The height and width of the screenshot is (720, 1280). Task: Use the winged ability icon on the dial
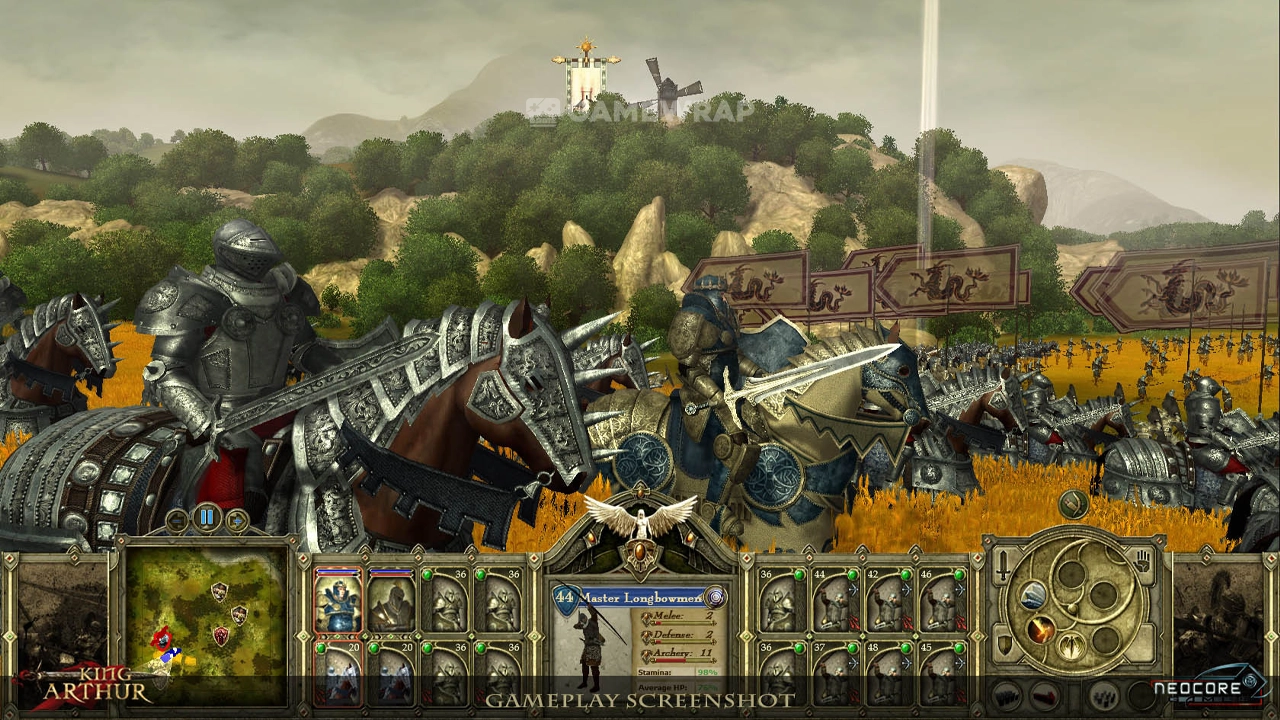coord(1071,645)
